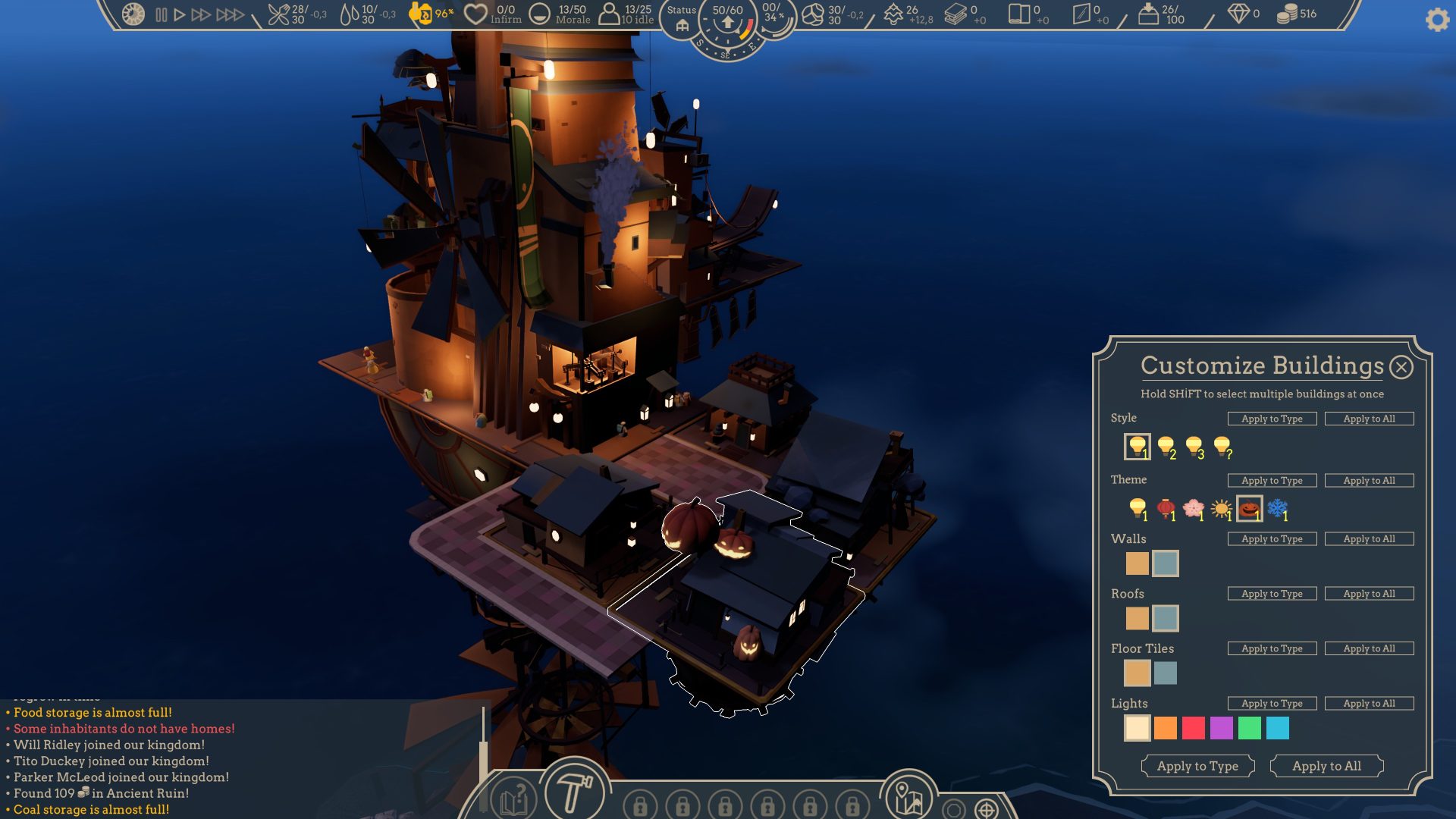This screenshot has width=1456, height=819.
Task: Close the Customize Buildings panel
Action: tap(1401, 368)
